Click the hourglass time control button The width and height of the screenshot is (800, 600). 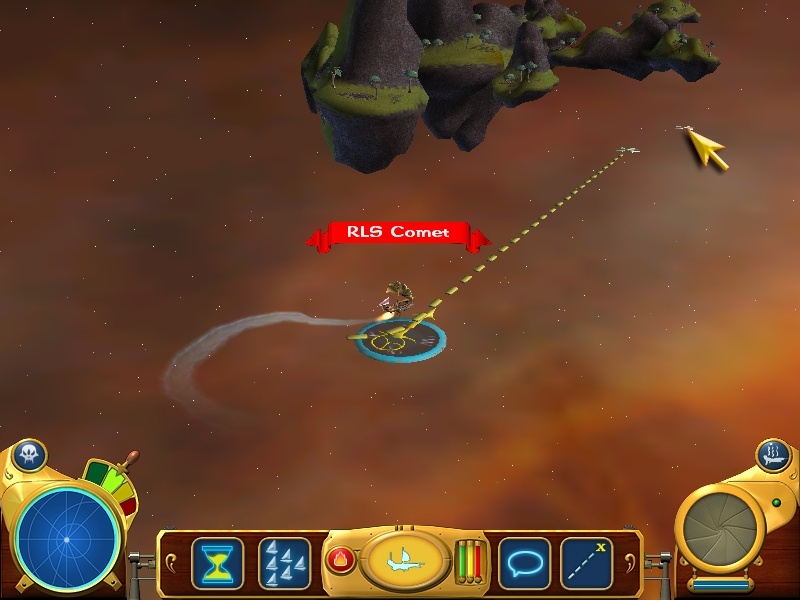pos(215,562)
